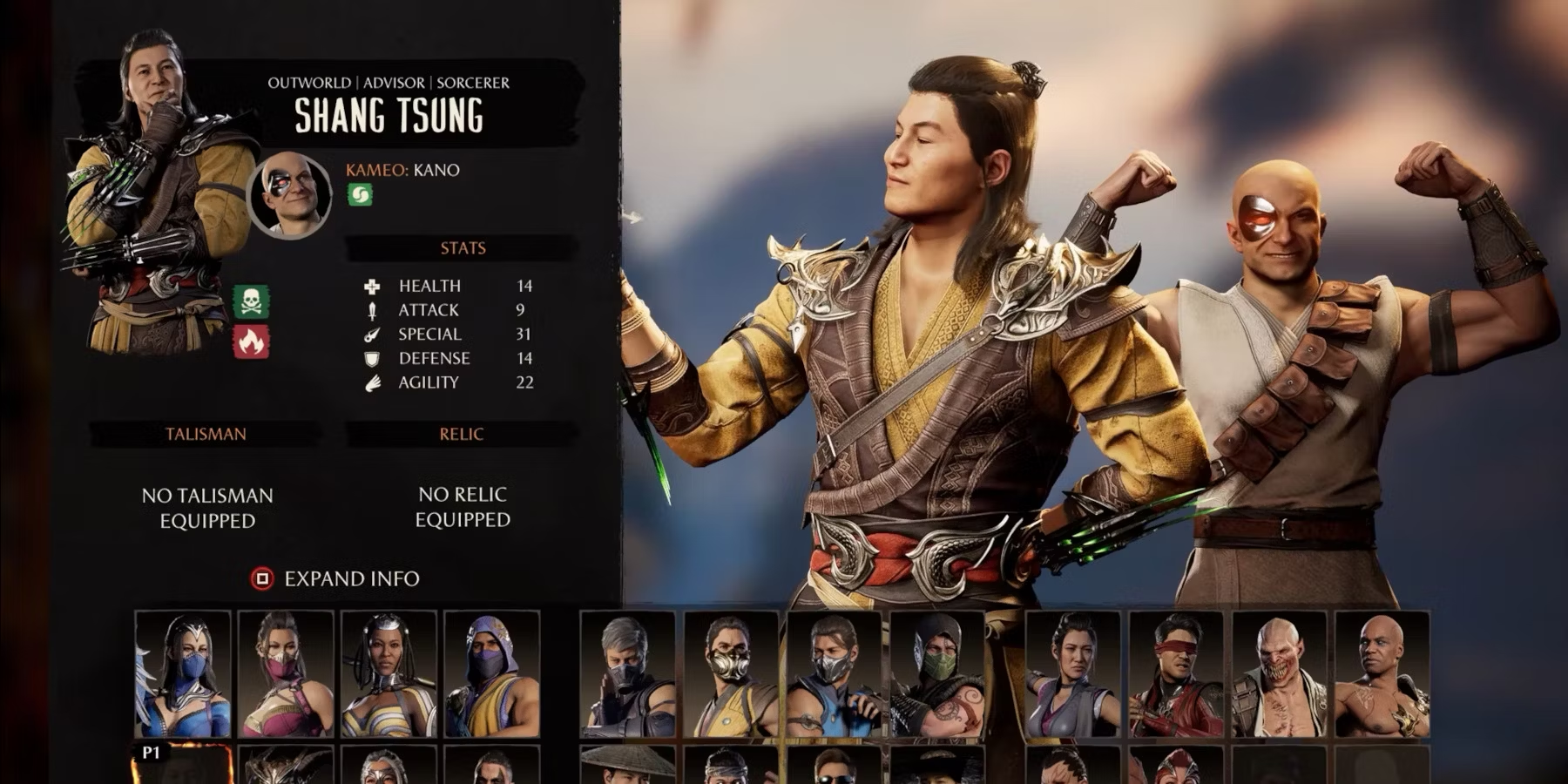Open the Talisman equipment slot
The height and width of the screenshot is (784, 1568).
[206, 507]
